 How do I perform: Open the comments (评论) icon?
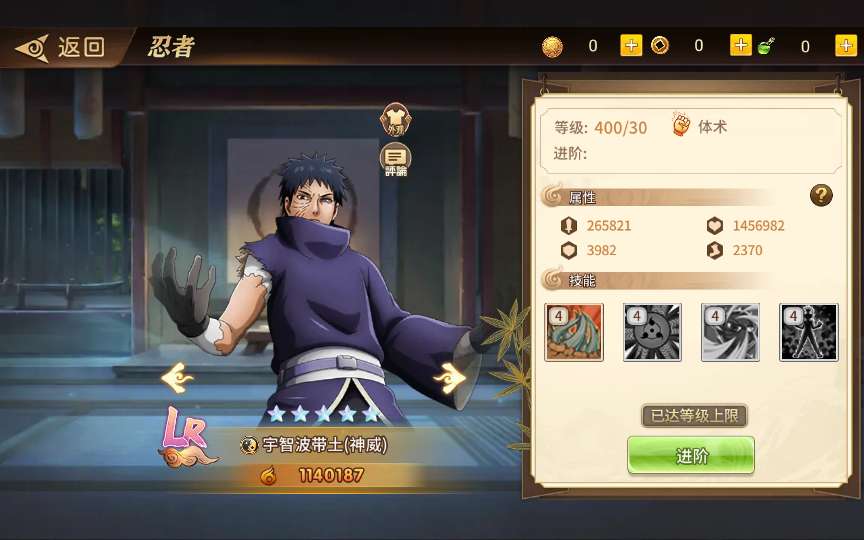pos(395,159)
